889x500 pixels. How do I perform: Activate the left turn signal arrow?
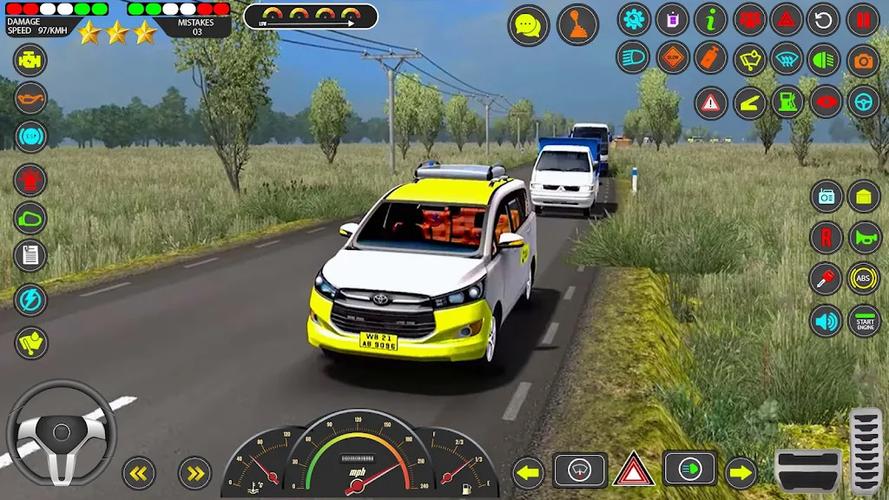click(x=527, y=471)
